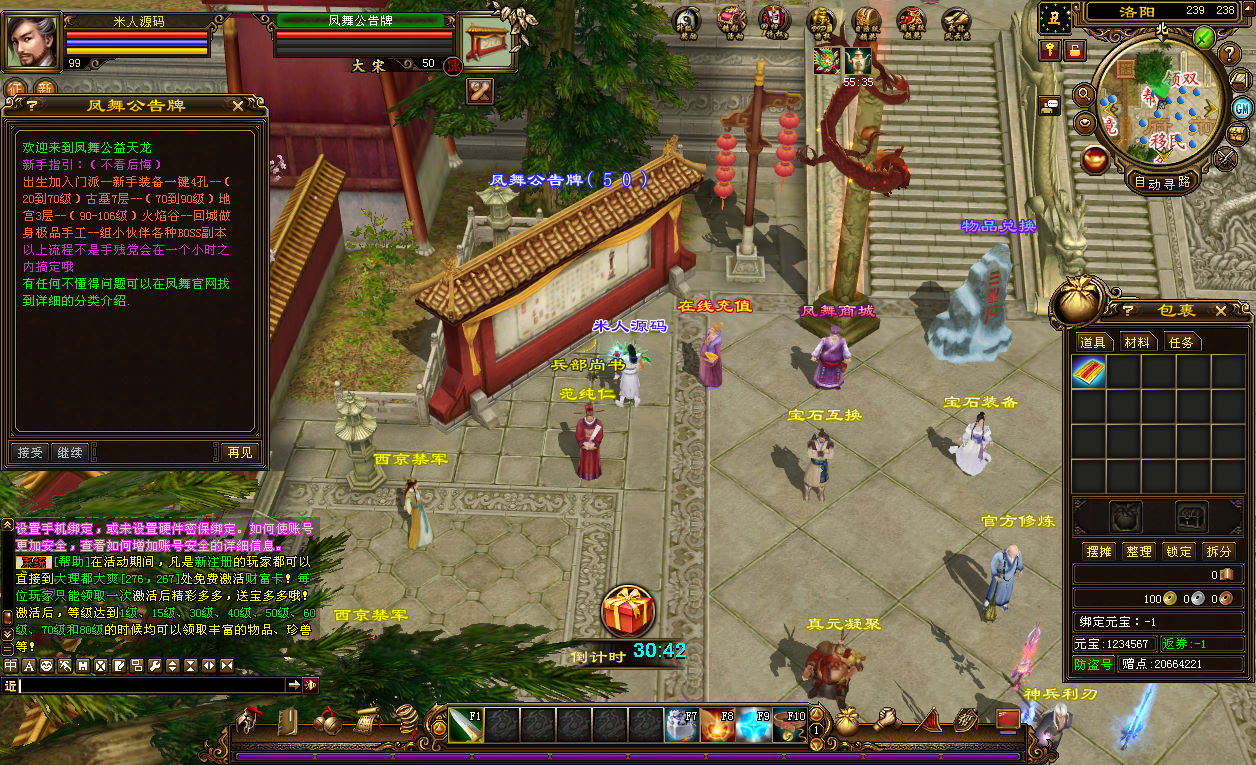Click the 拆分 split stack button
The height and width of the screenshot is (765, 1256).
coord(1218,551)
